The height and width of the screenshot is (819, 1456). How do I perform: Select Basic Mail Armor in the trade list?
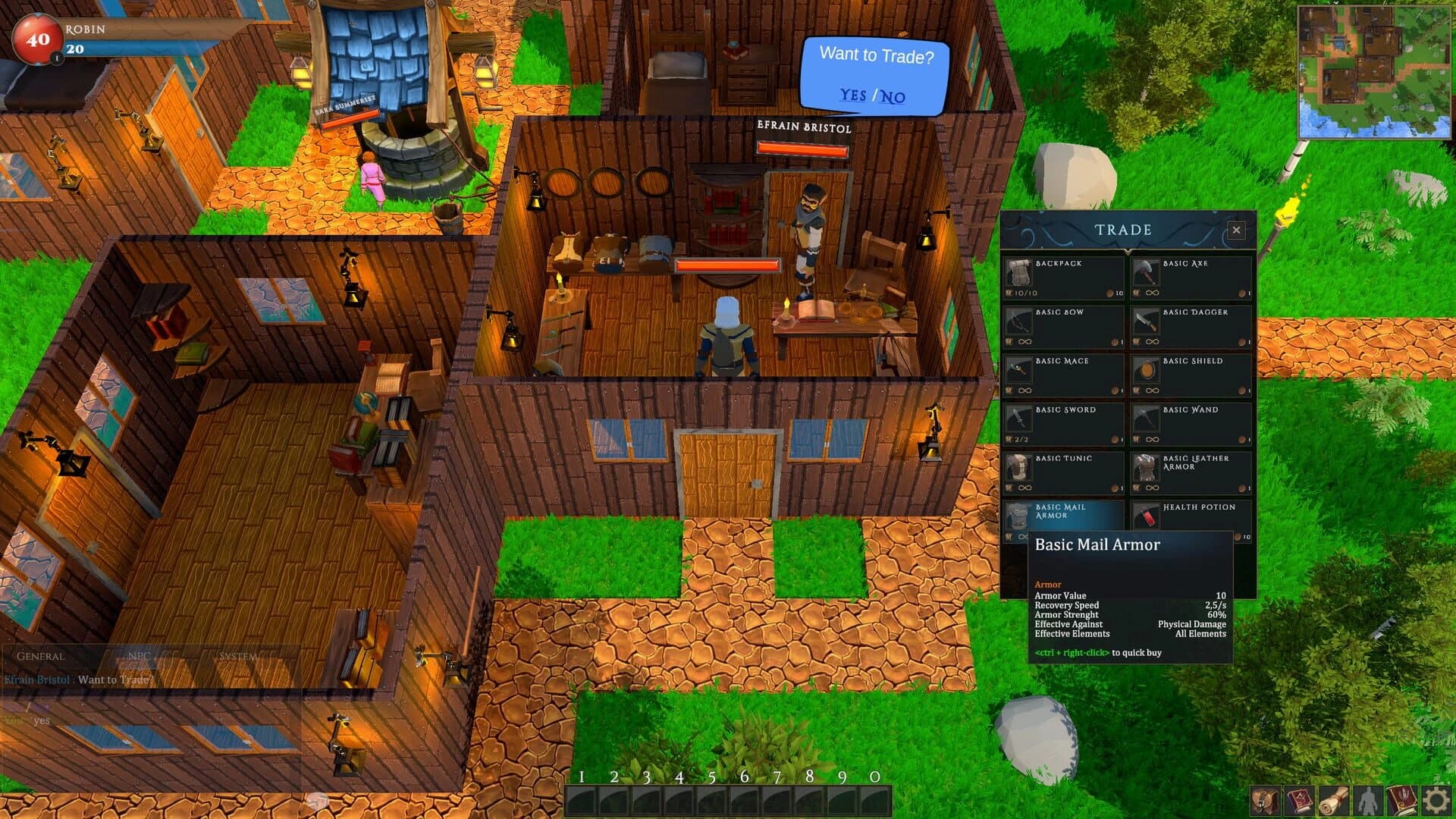(1018, 515)
